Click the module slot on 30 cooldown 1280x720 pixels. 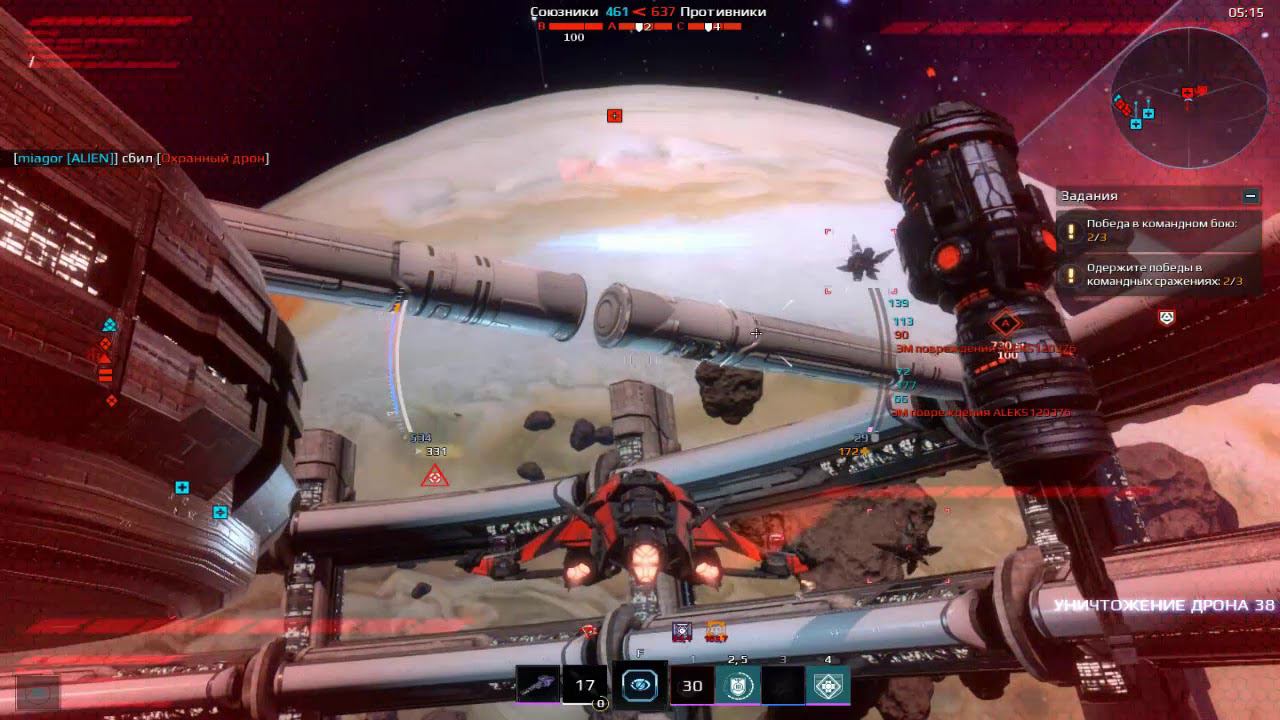(692, 686)
